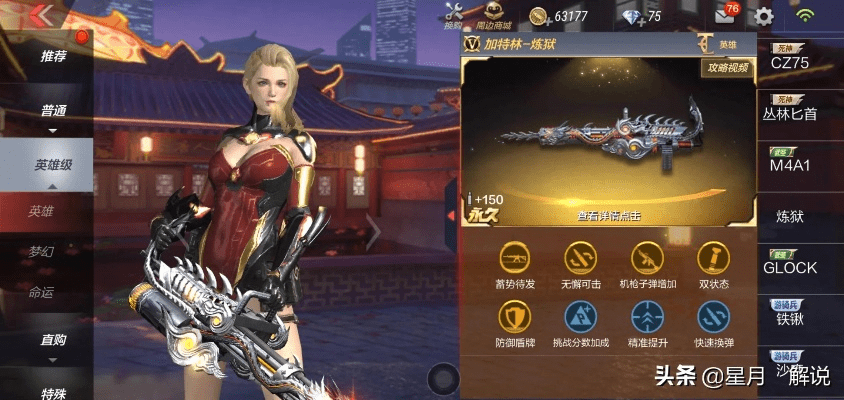Open the 推荐 category
844x400 pixels.
pos(53,56)
